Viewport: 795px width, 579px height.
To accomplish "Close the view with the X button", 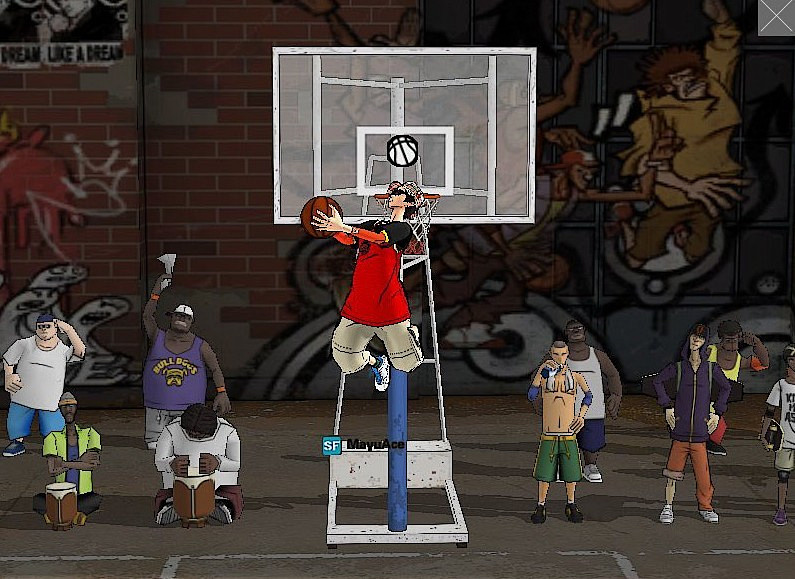I will pos(777,17).
